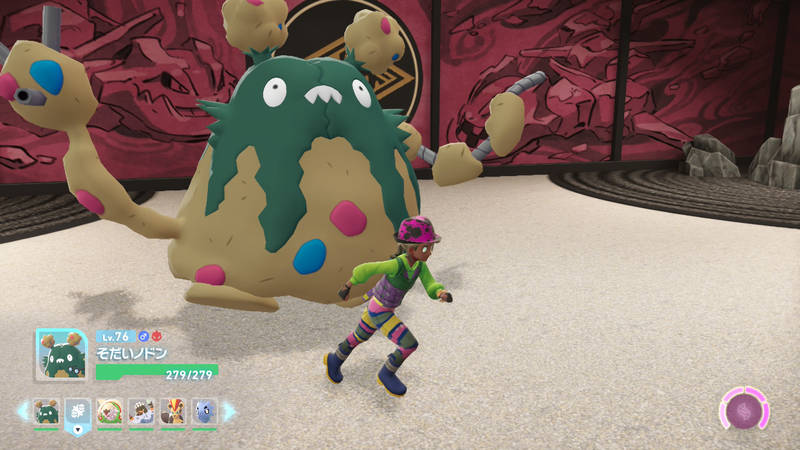Screen dimensions: 800x450
Task: Cycle the party bar with the right arrow
Action: [229, 411]
